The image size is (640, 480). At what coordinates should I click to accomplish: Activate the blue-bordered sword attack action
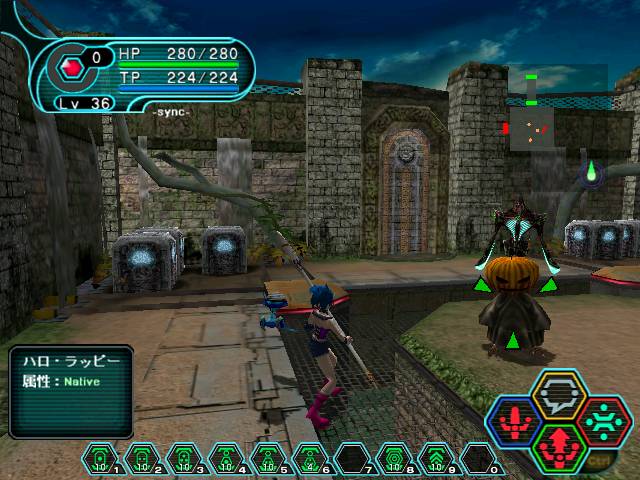pos(516,421)
